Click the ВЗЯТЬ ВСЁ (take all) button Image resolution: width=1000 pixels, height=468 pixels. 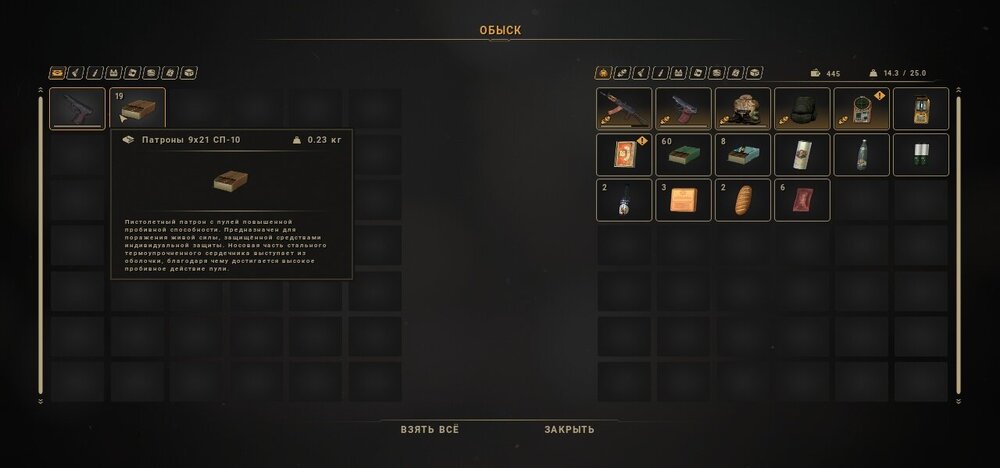click(430, 429)
